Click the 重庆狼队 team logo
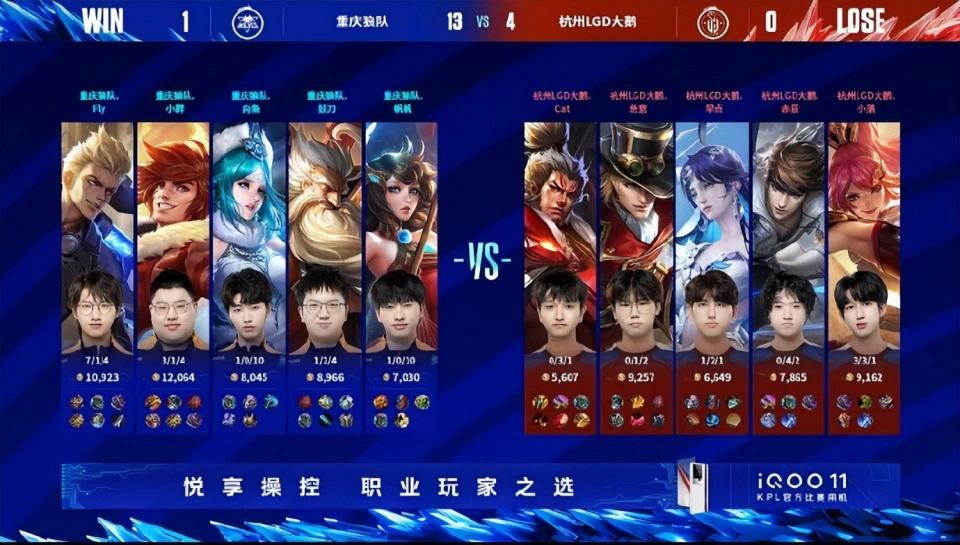This screenshot has height=545, width=960. point(248,22)
